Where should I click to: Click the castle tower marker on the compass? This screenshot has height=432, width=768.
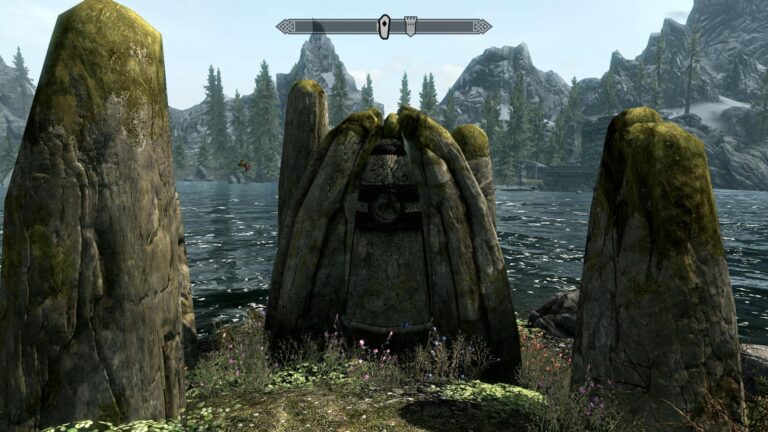click(410, 26)
